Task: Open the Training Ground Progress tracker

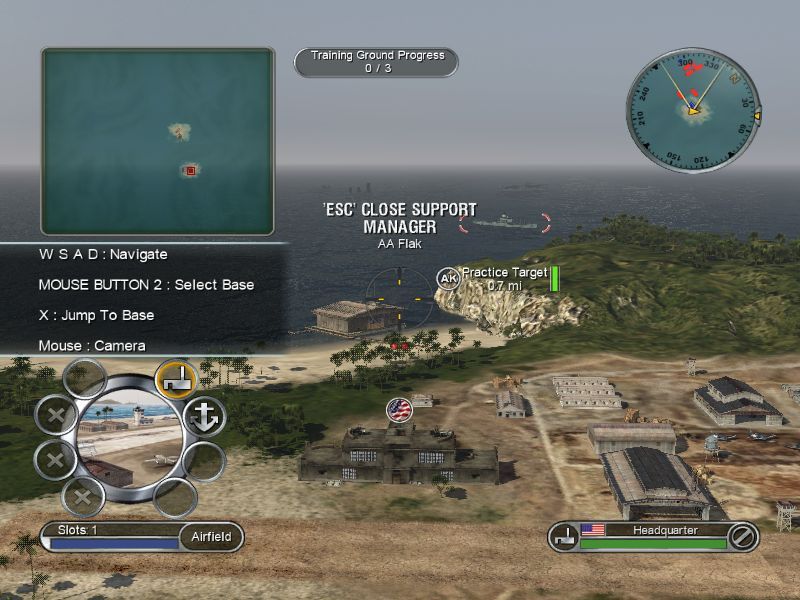Action: [x=376, y=62]
